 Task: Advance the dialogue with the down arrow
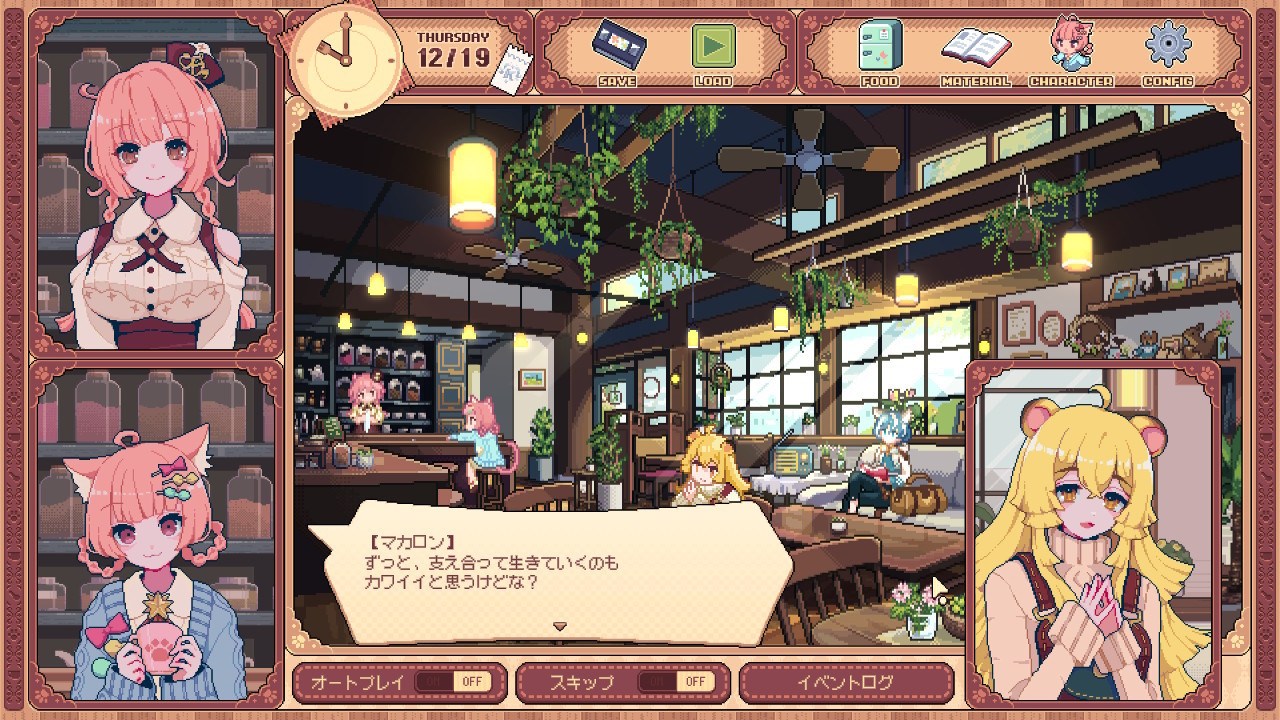click(x=560, y=627)
